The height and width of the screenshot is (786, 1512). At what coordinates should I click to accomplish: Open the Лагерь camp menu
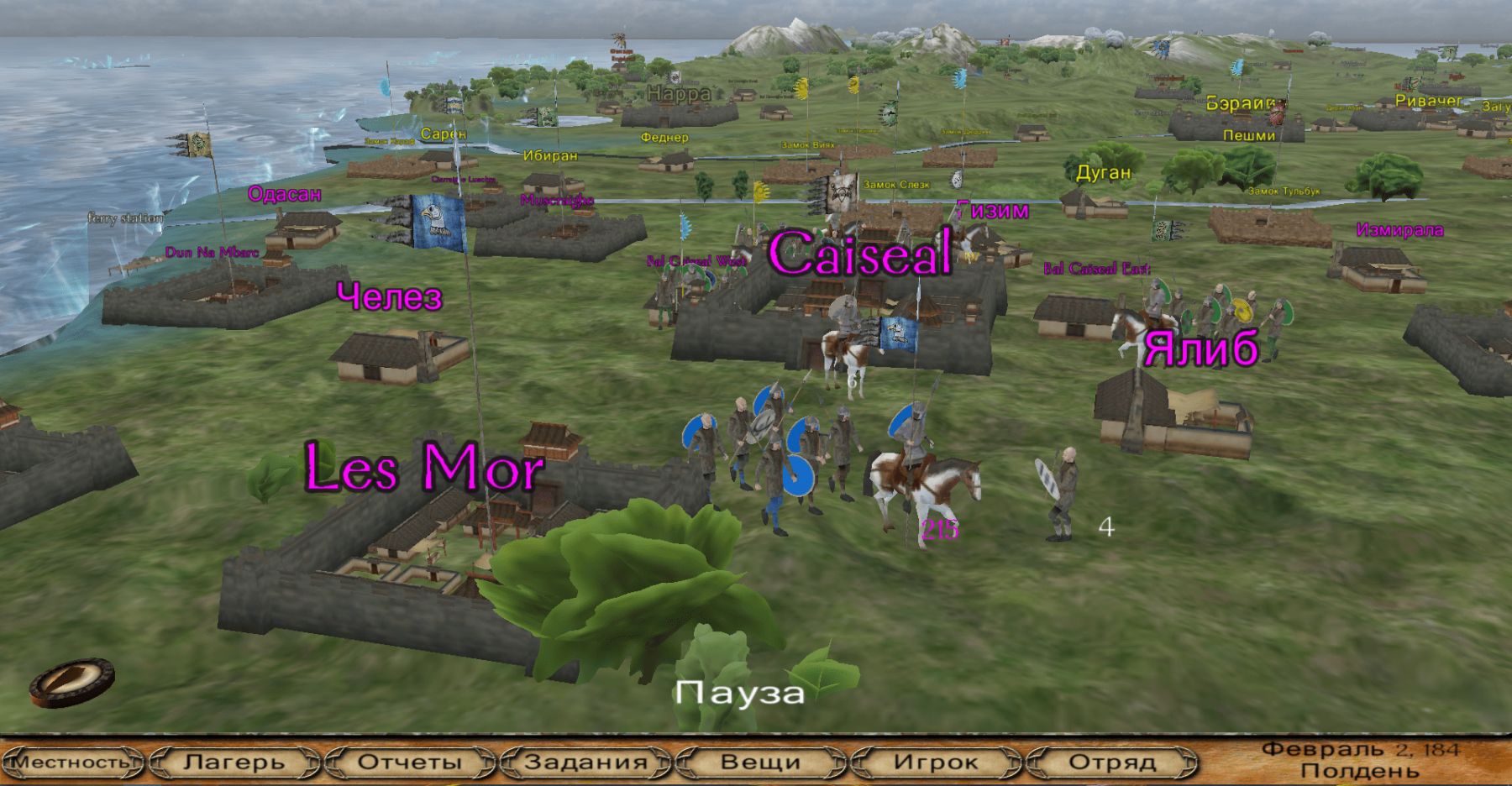(234, 762)
